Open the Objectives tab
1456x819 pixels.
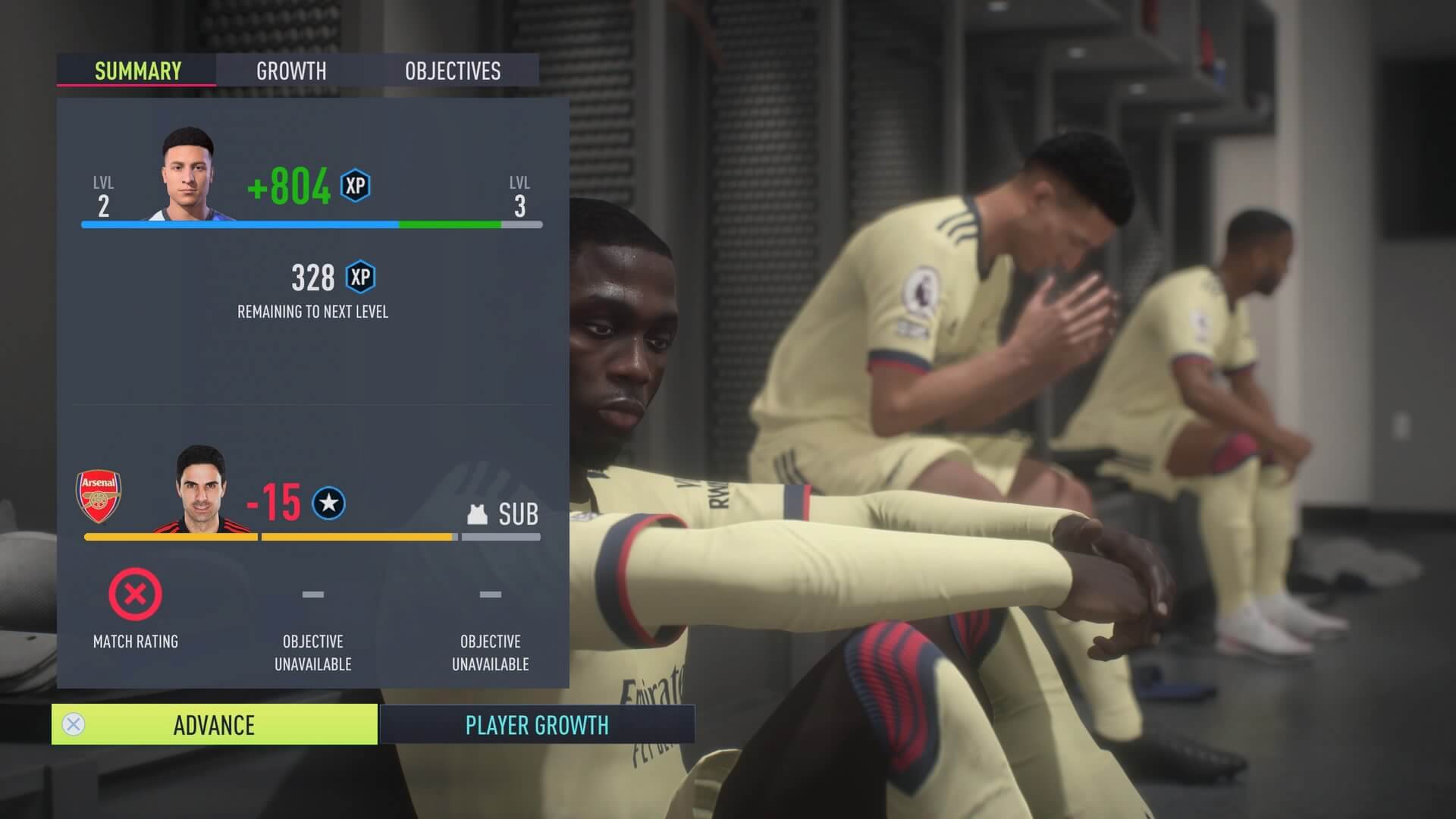pyautogui.click(x=453, y=71)
